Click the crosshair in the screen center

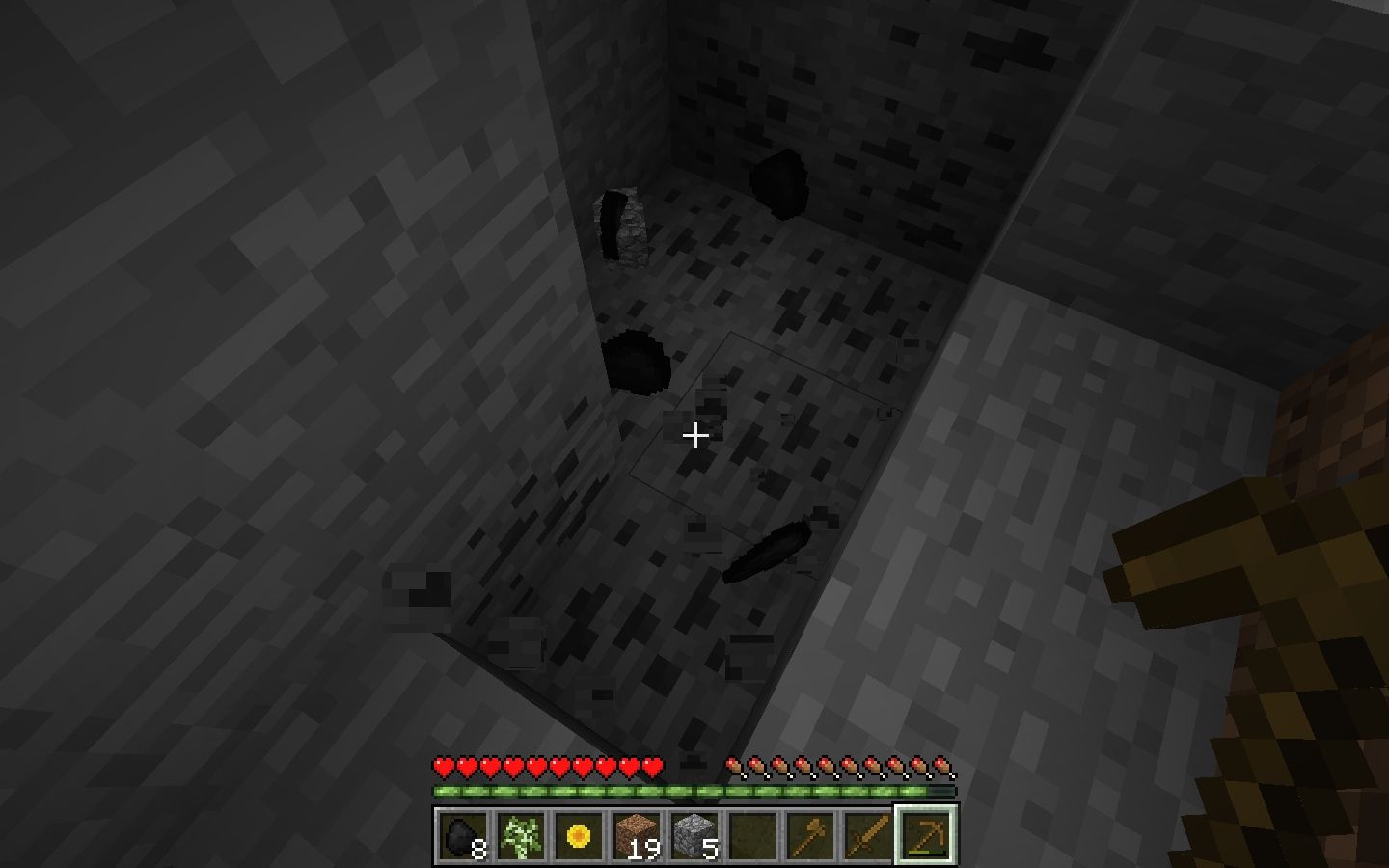click(x=694, y=437)
